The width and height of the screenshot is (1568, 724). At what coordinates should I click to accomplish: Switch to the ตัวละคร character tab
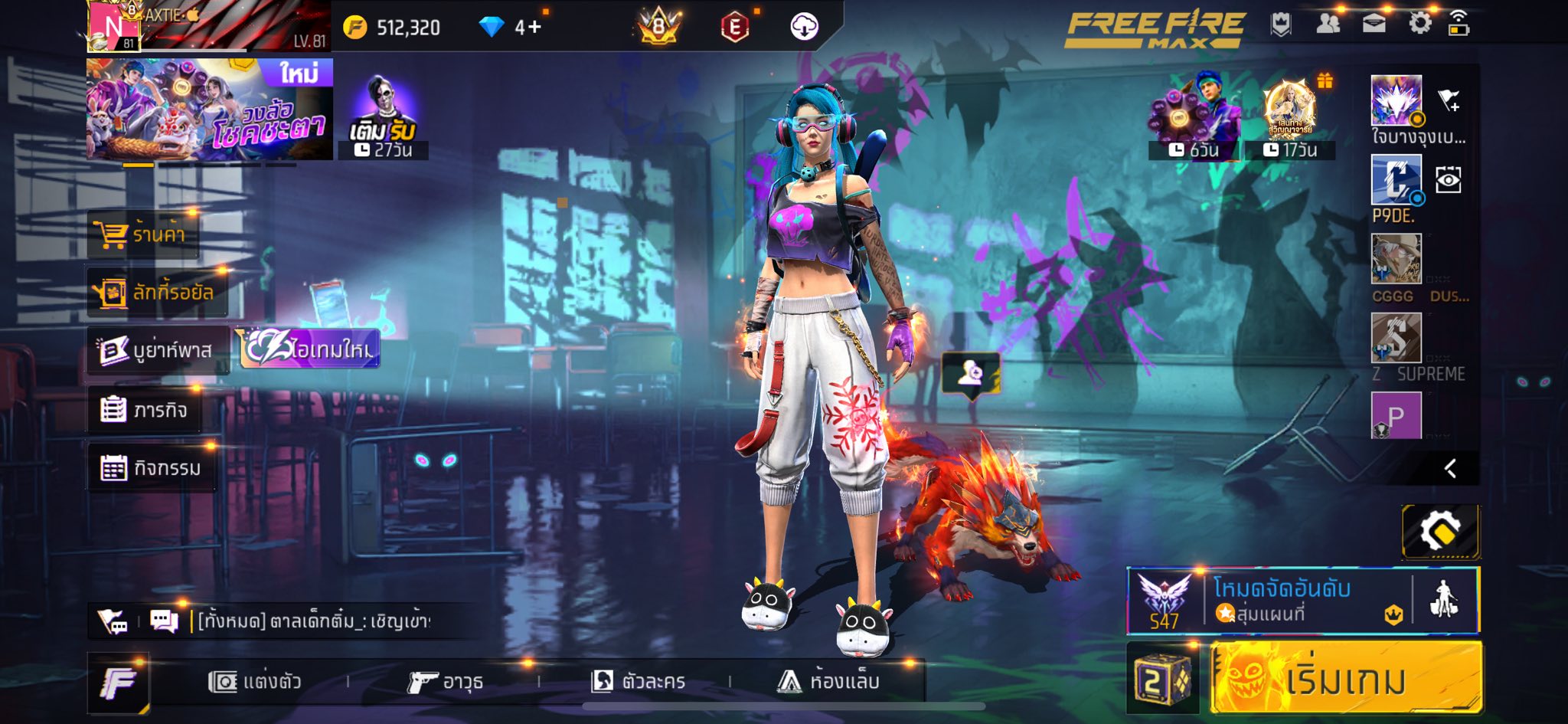638,681
